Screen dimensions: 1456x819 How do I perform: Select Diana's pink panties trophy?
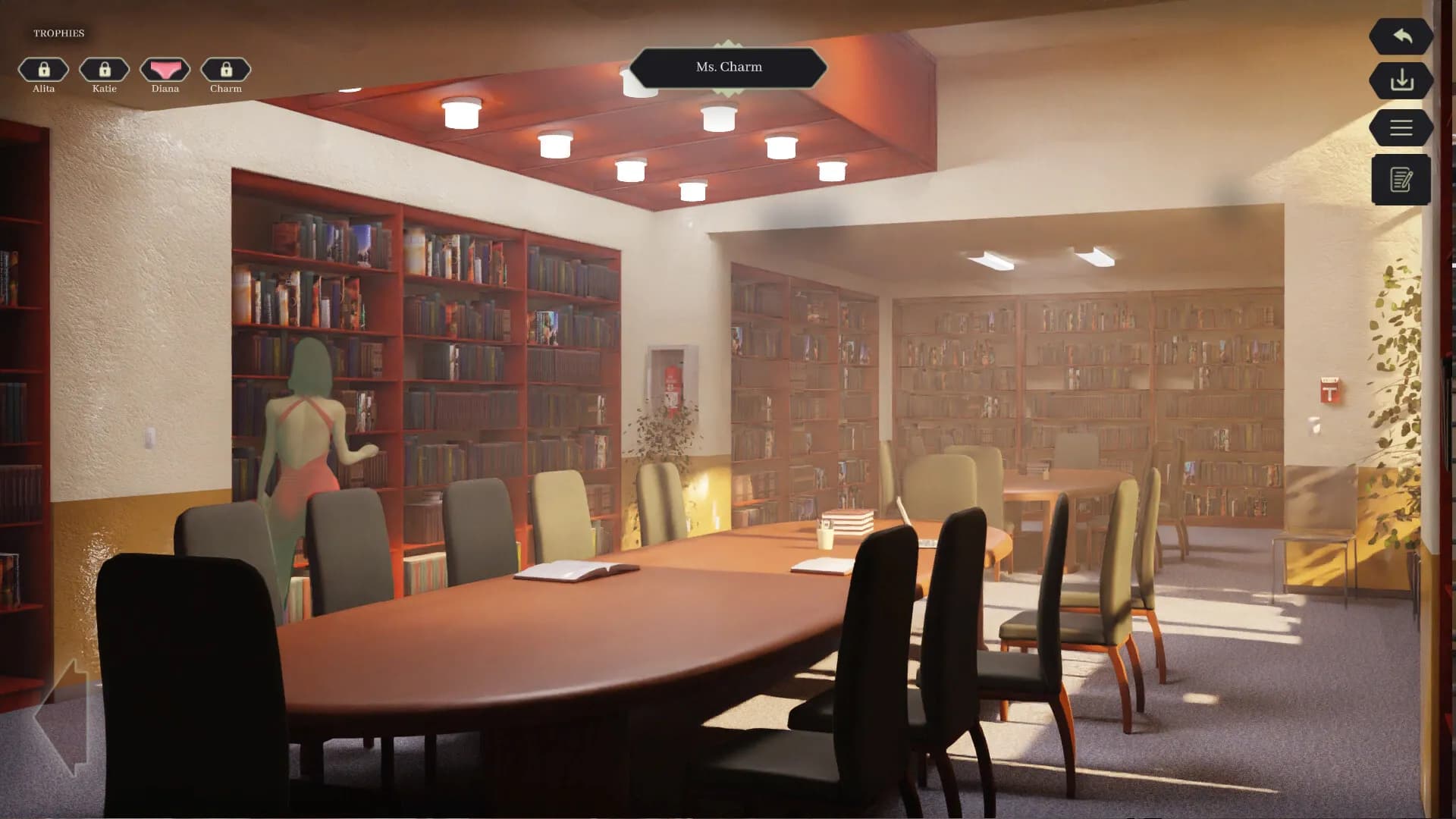(165, 70)
